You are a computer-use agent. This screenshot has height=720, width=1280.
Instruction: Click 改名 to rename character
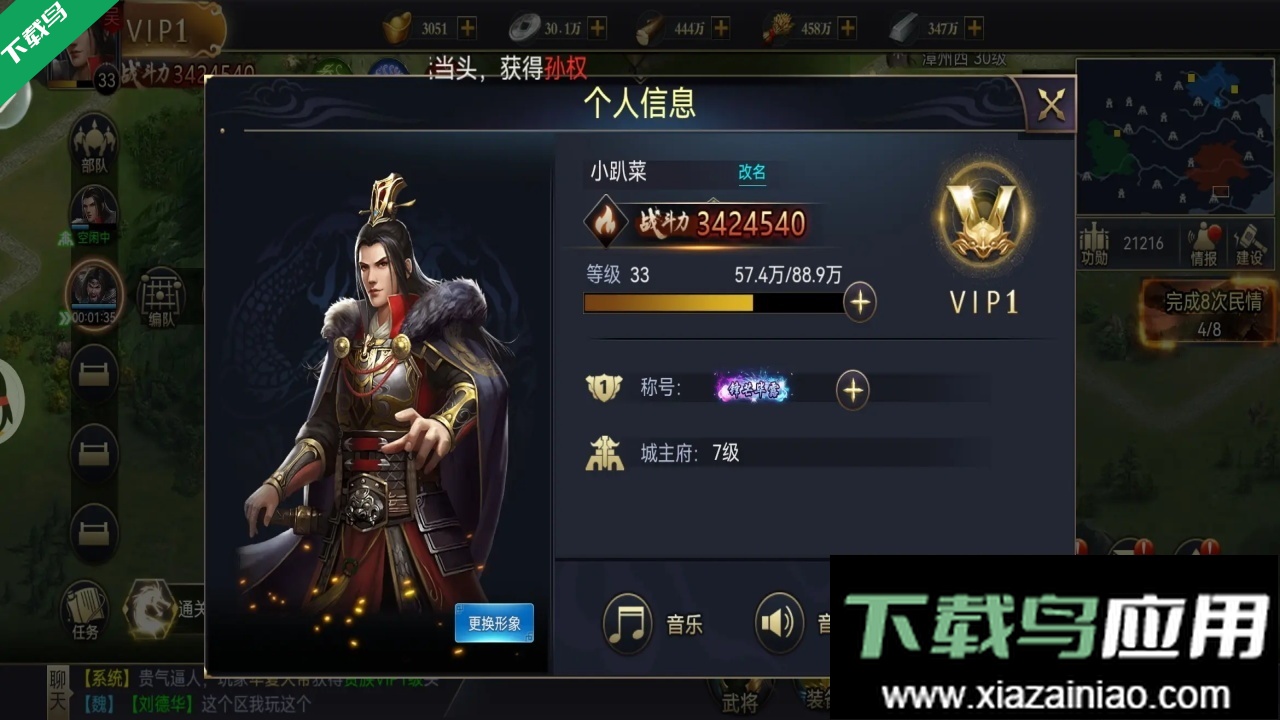pyautogui.click(x=751, y=173)
